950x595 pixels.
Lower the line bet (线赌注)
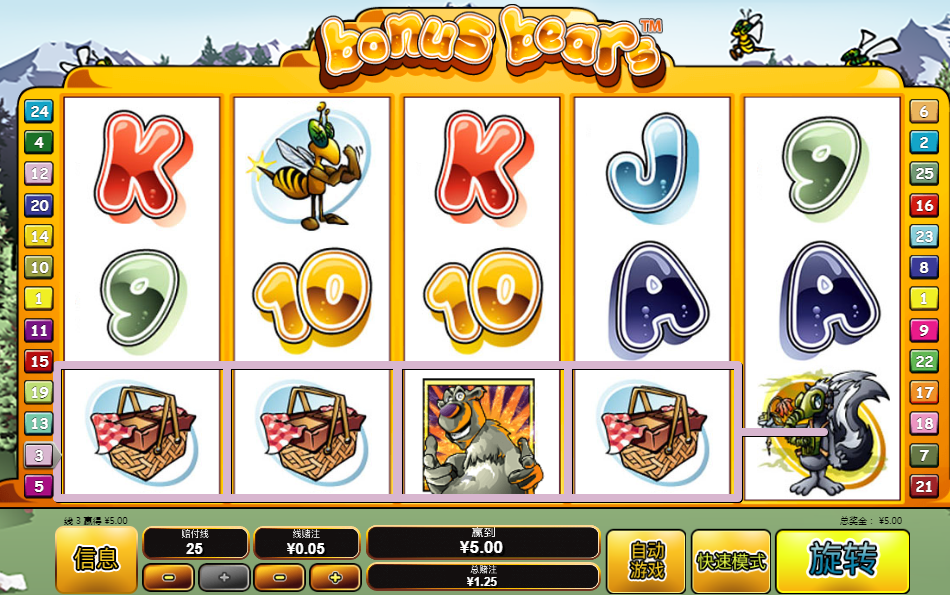[279, 577]
